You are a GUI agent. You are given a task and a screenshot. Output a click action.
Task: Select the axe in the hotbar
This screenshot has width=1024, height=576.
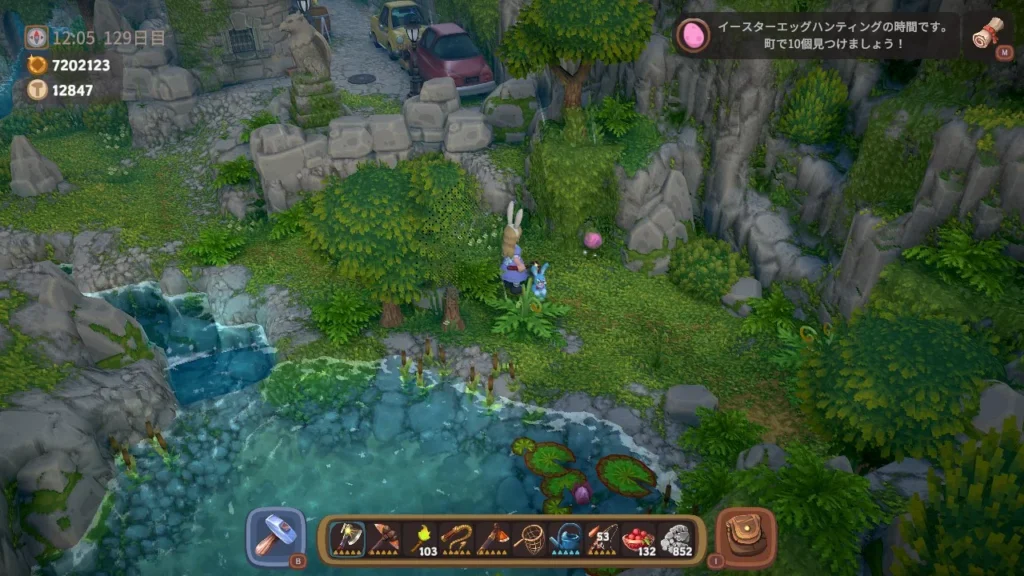tap(346, 540)
